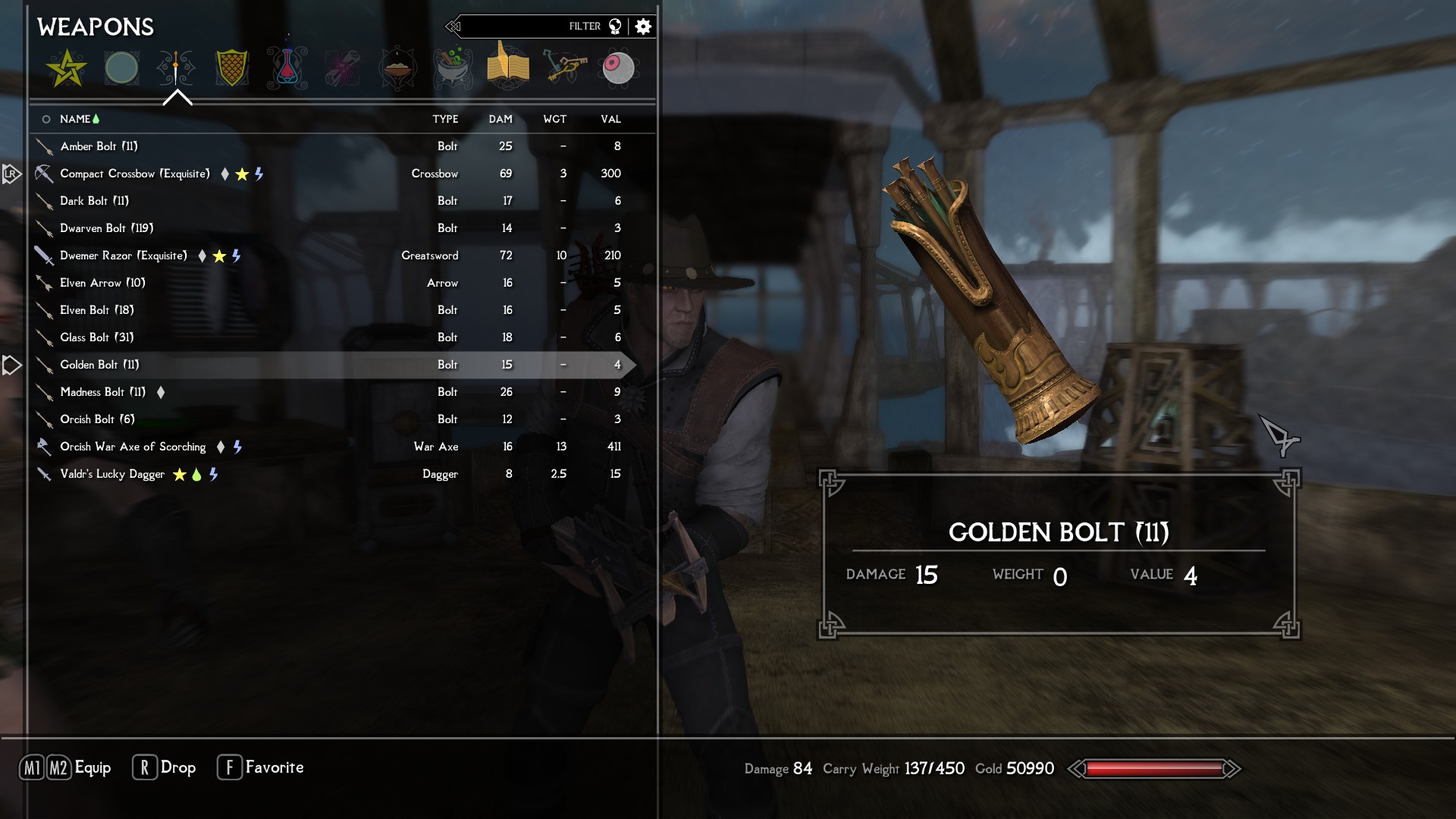Switch to the food category
This screenshot has width=1456, height=819.
398,68
